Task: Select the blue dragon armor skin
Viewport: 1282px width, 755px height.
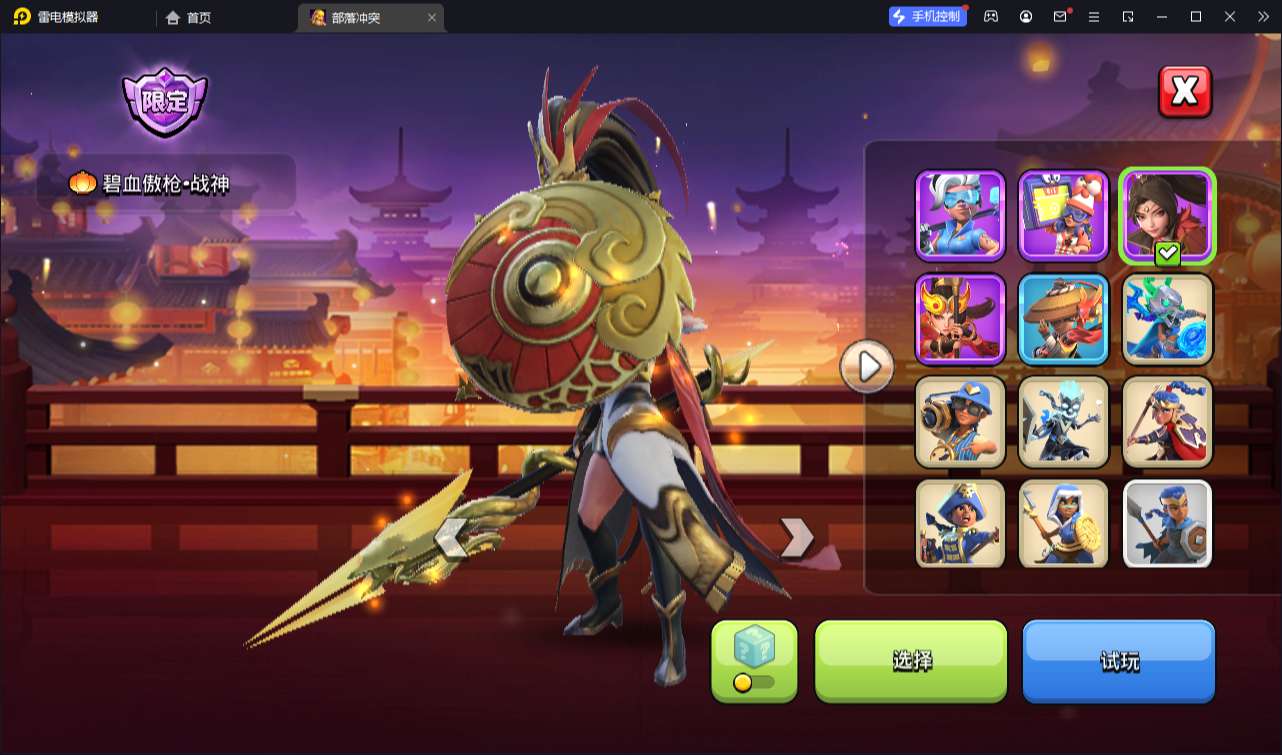Action: (x=1167, y=318)
